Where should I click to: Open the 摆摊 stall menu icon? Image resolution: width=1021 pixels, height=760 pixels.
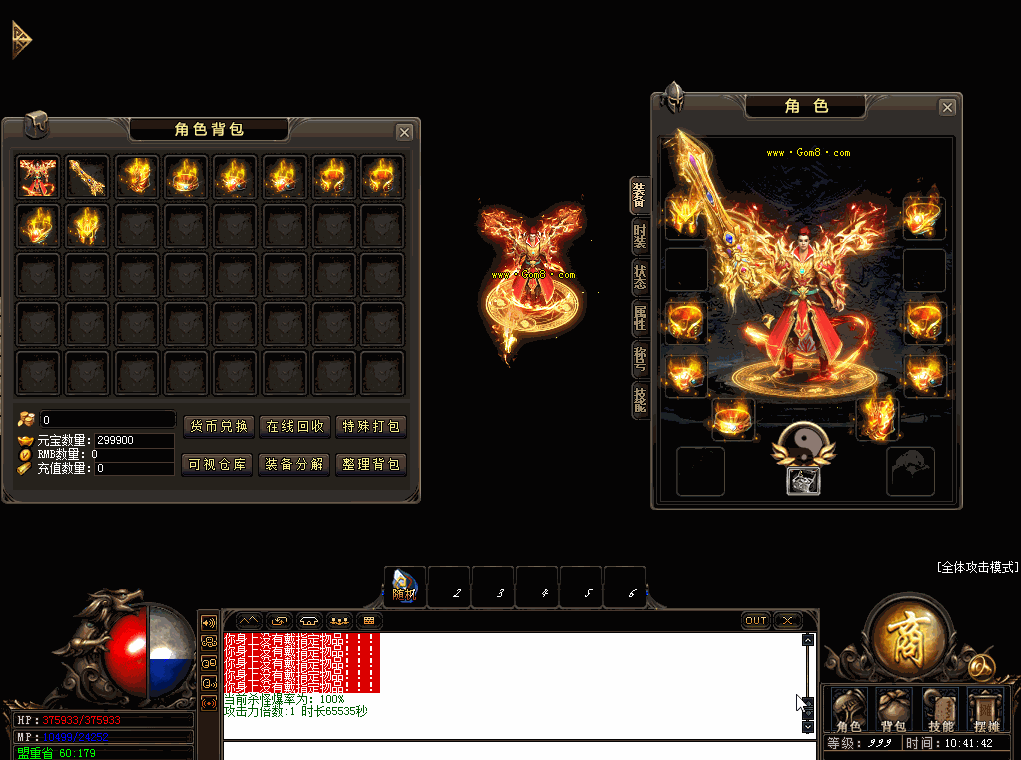click(x=984, y=708)
